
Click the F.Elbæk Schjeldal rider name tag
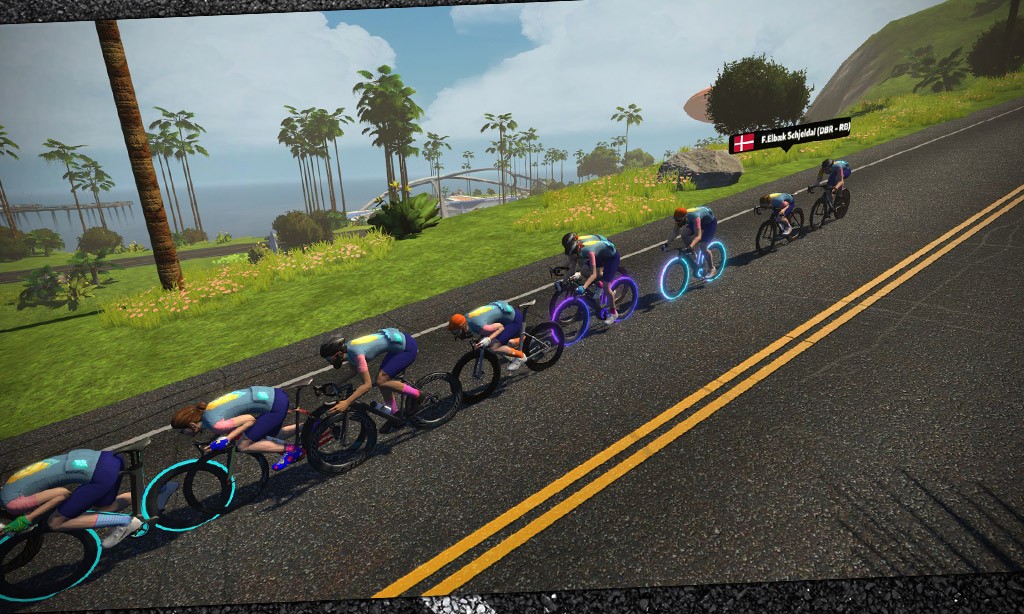pyautogui.click(x=790, y=137)
